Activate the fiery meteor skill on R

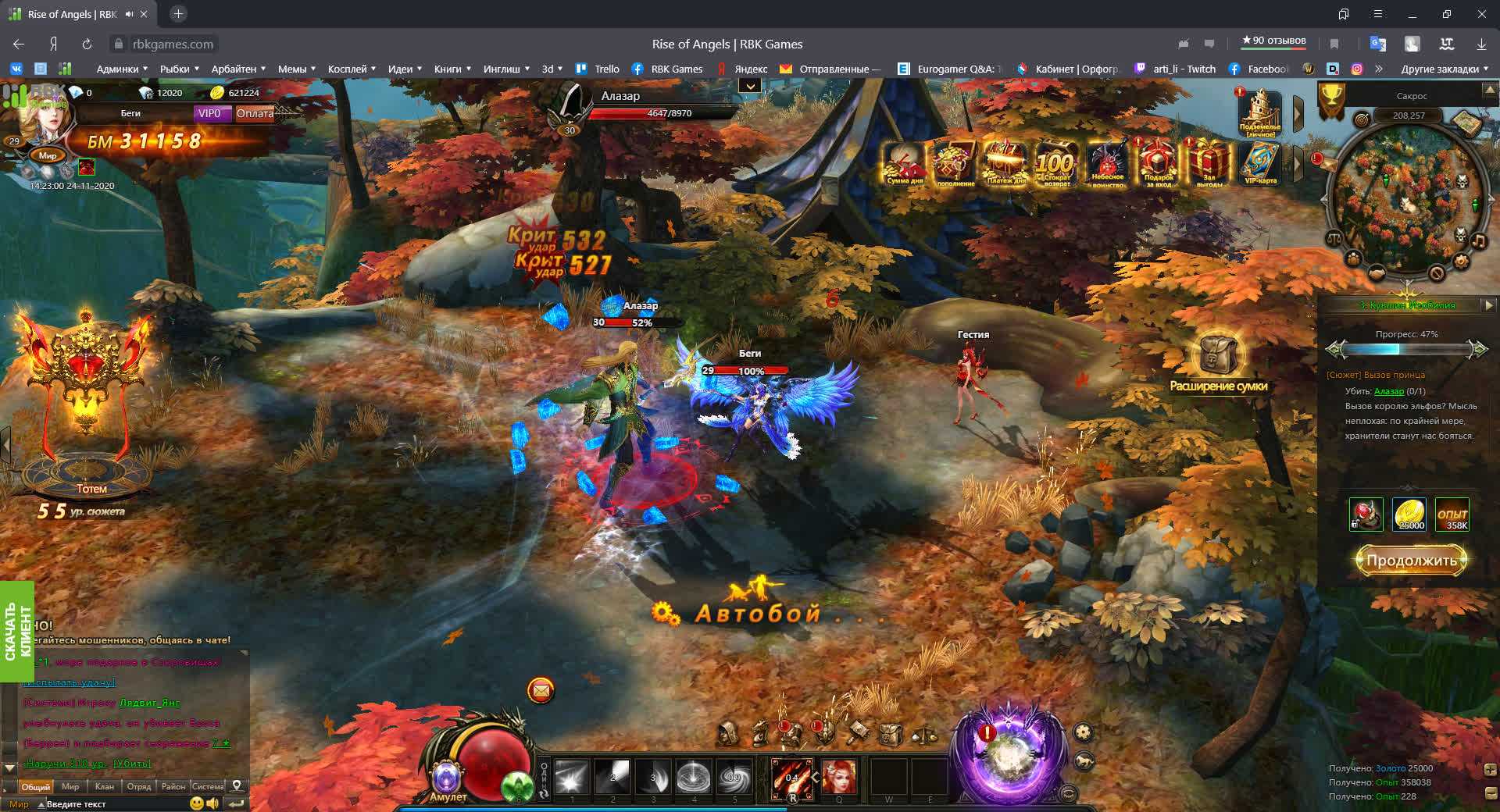point(791,778)
